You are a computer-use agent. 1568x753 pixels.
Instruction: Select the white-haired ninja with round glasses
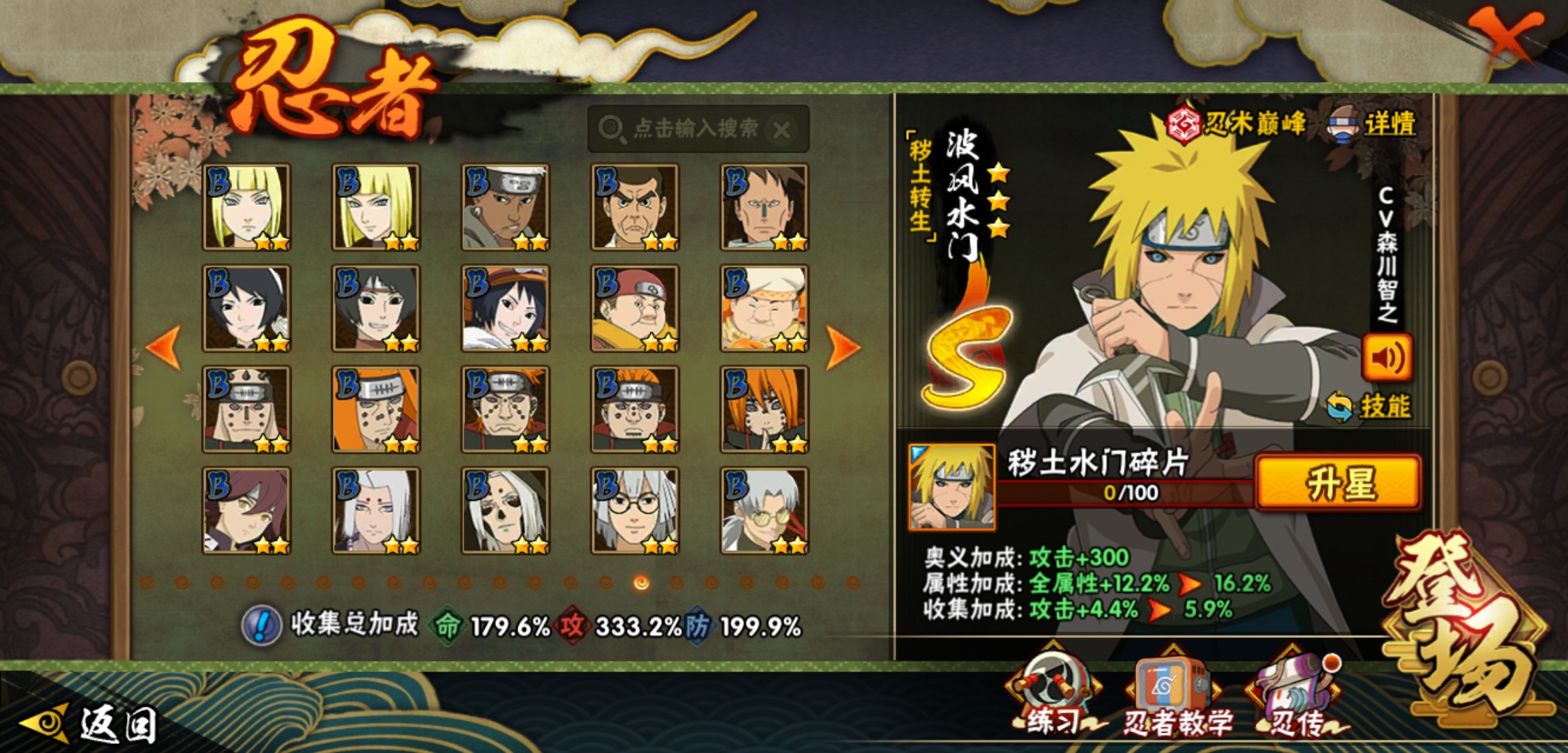click(635, 511)
